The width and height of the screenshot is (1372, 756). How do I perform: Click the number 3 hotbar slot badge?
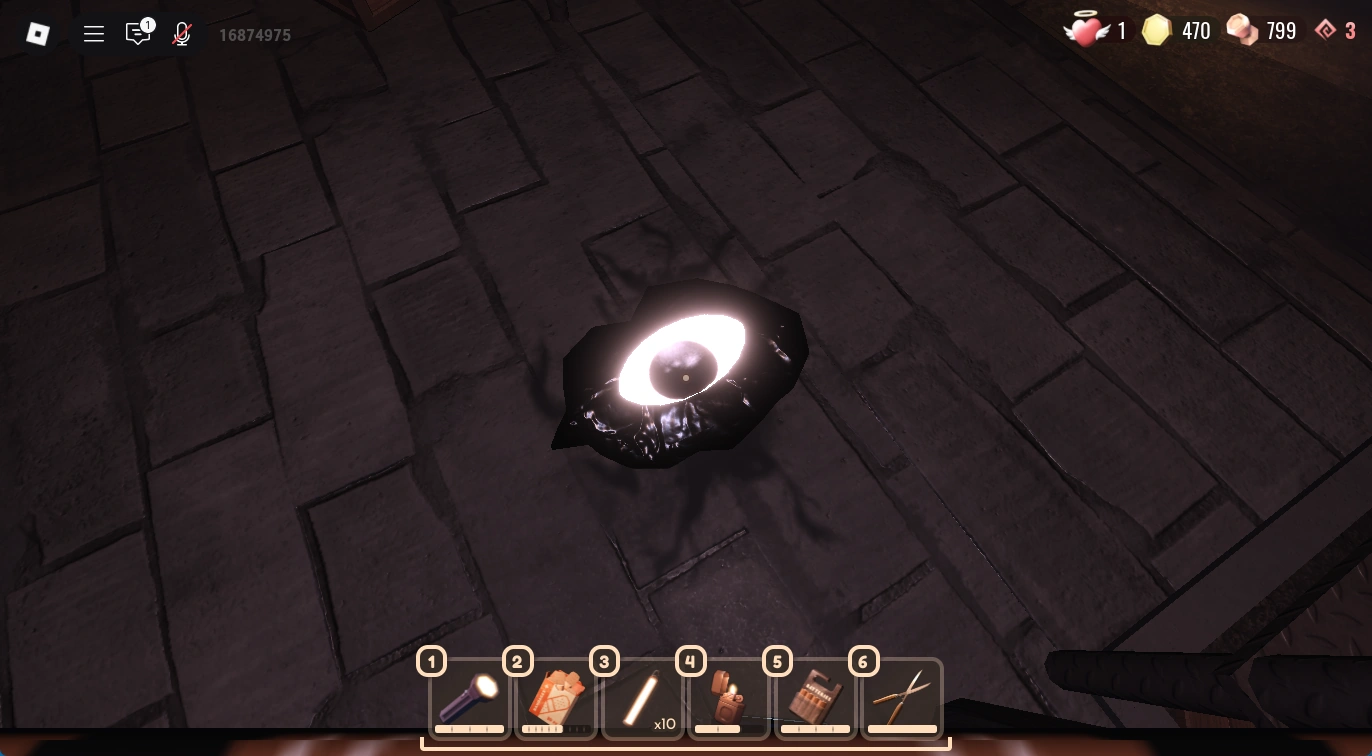[x=604, y=661]
